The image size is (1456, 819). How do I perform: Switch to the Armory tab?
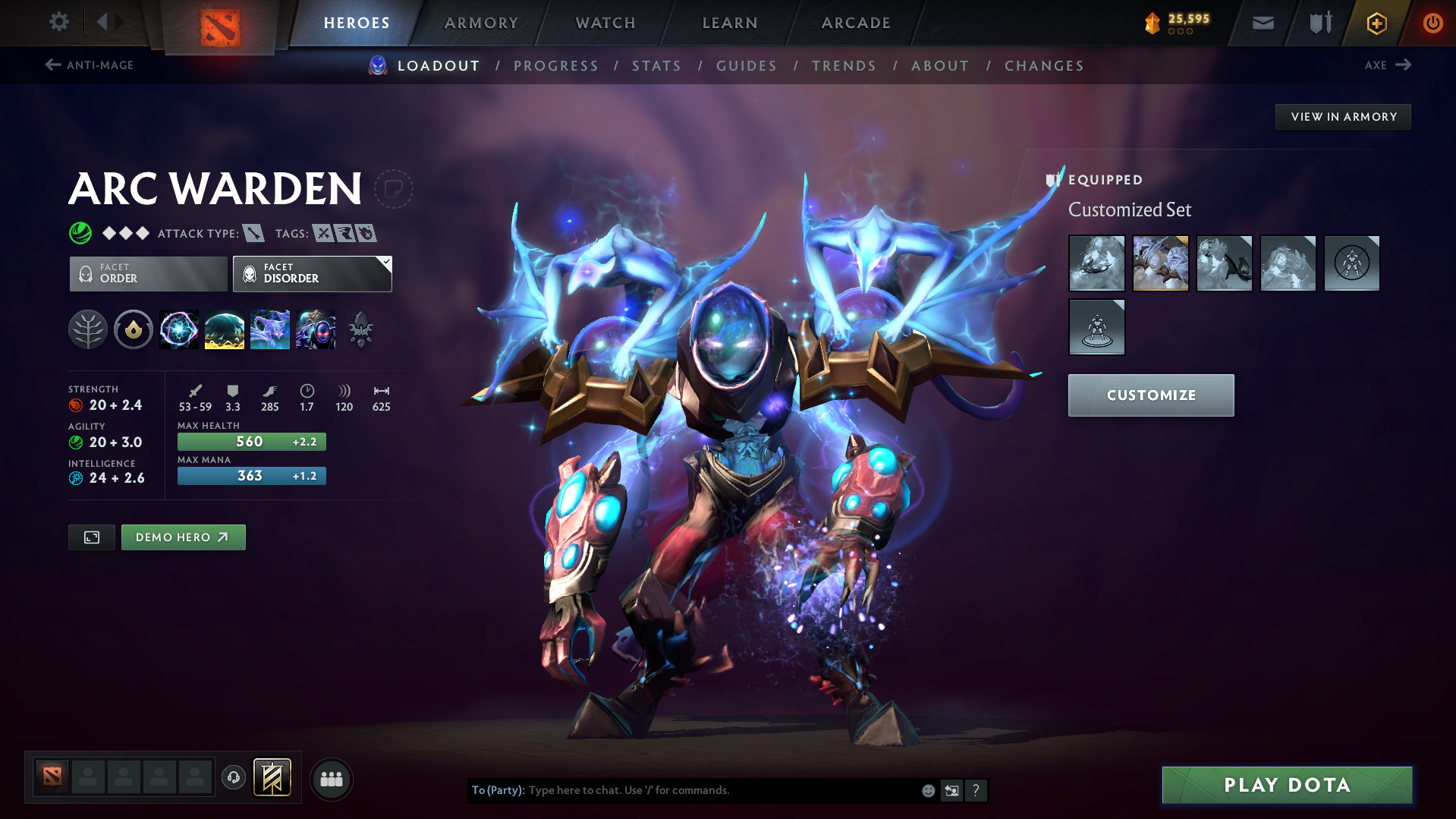[x=481, y=23]
